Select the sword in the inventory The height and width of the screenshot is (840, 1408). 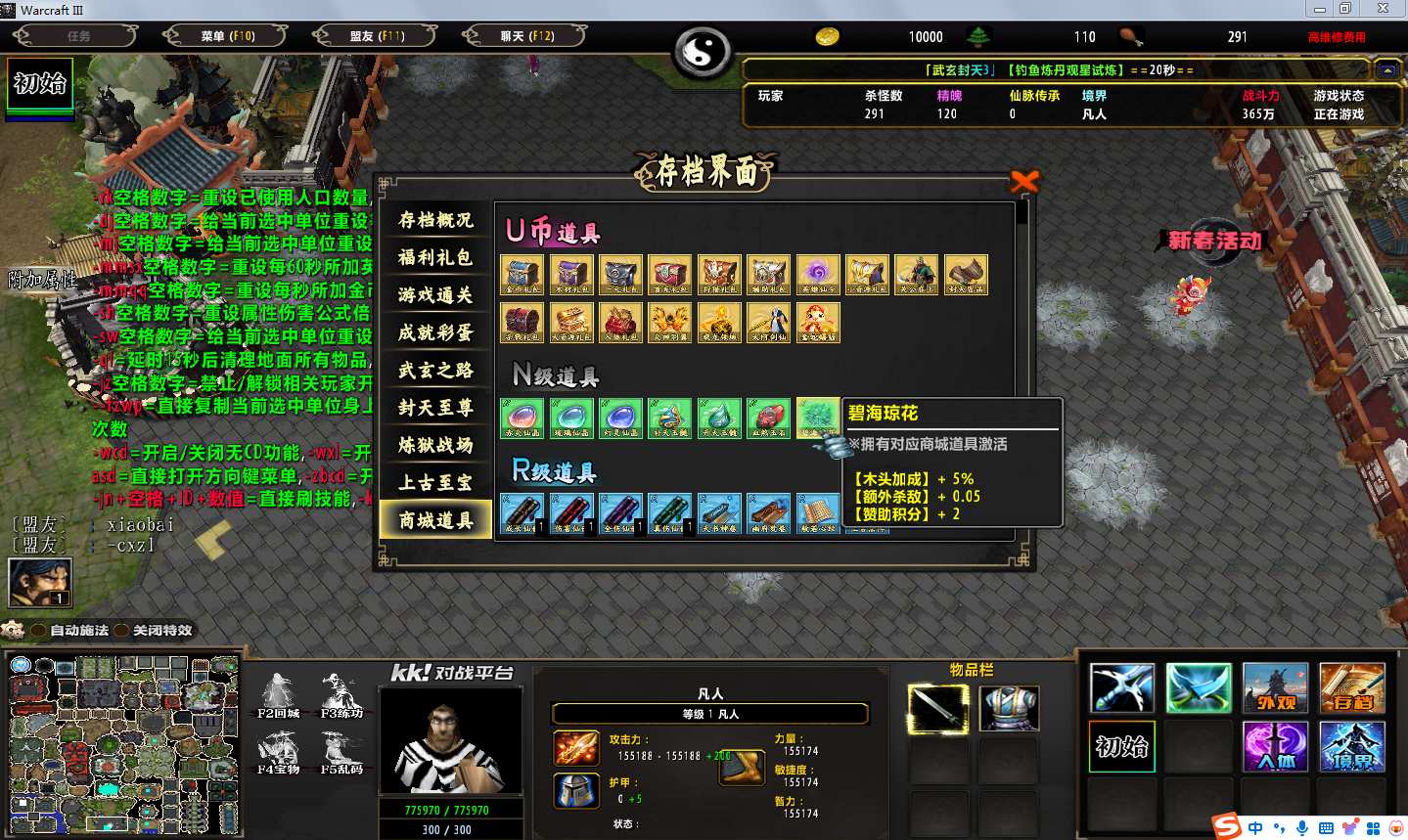938,708
